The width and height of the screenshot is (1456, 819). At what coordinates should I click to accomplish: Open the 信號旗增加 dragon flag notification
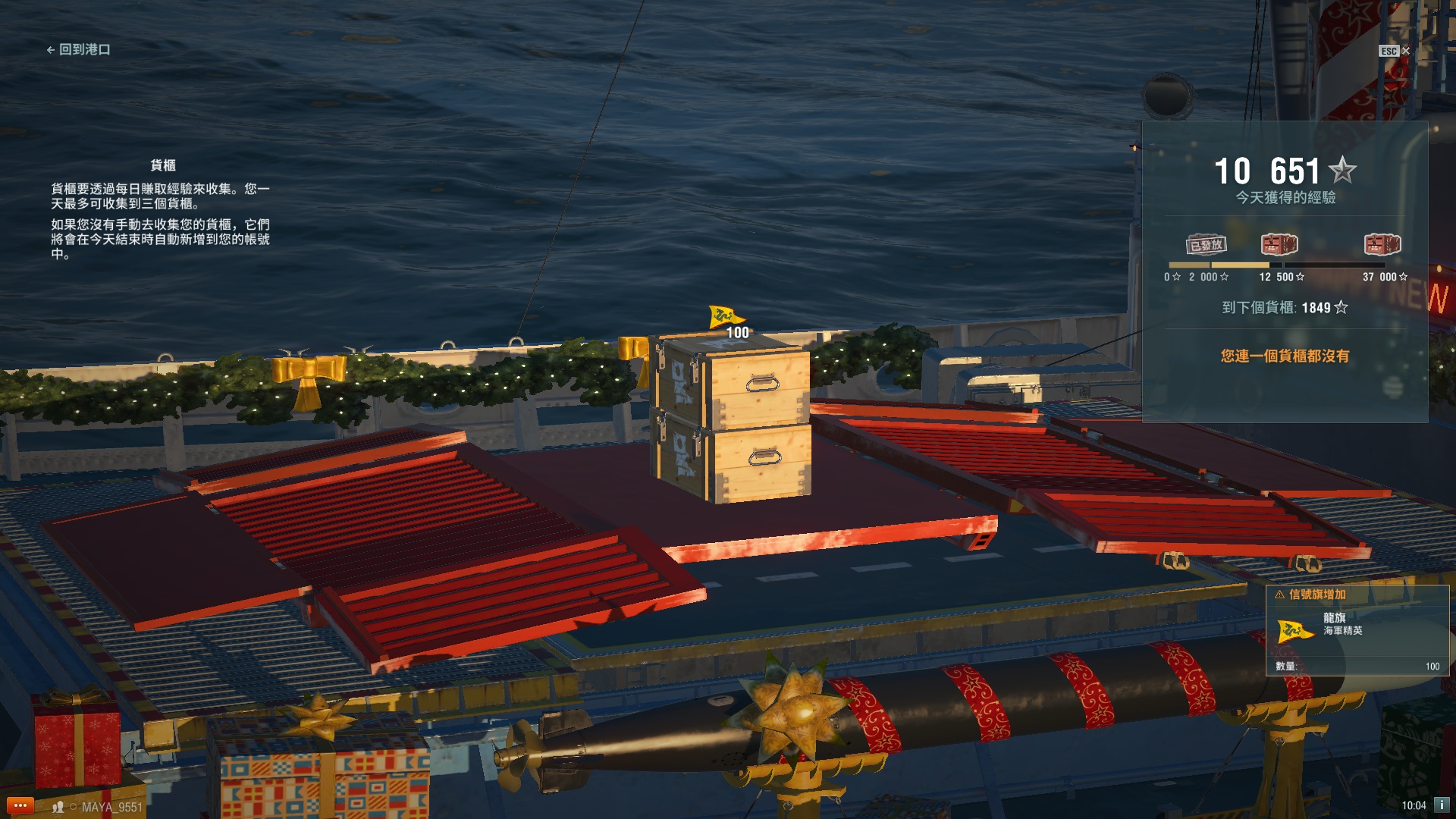(x=1357, y=630)
